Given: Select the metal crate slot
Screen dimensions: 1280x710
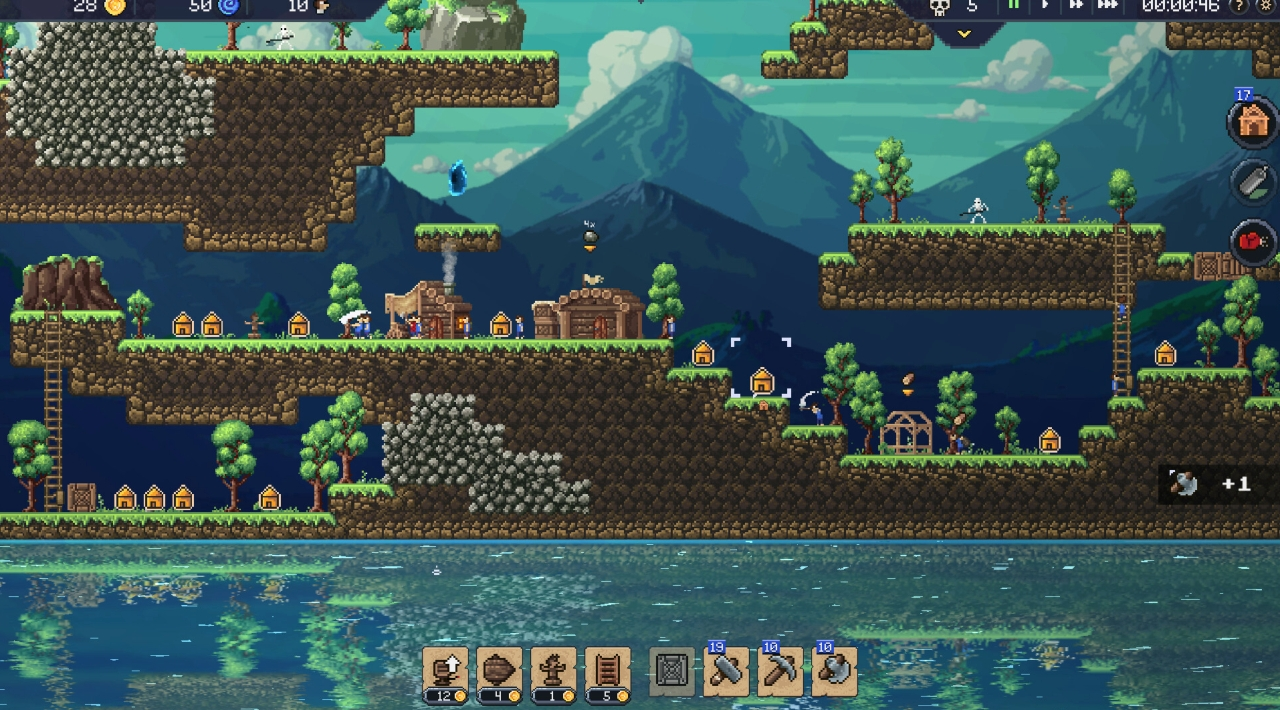Looking at the screenshot, I should click(x=672, y=671).
